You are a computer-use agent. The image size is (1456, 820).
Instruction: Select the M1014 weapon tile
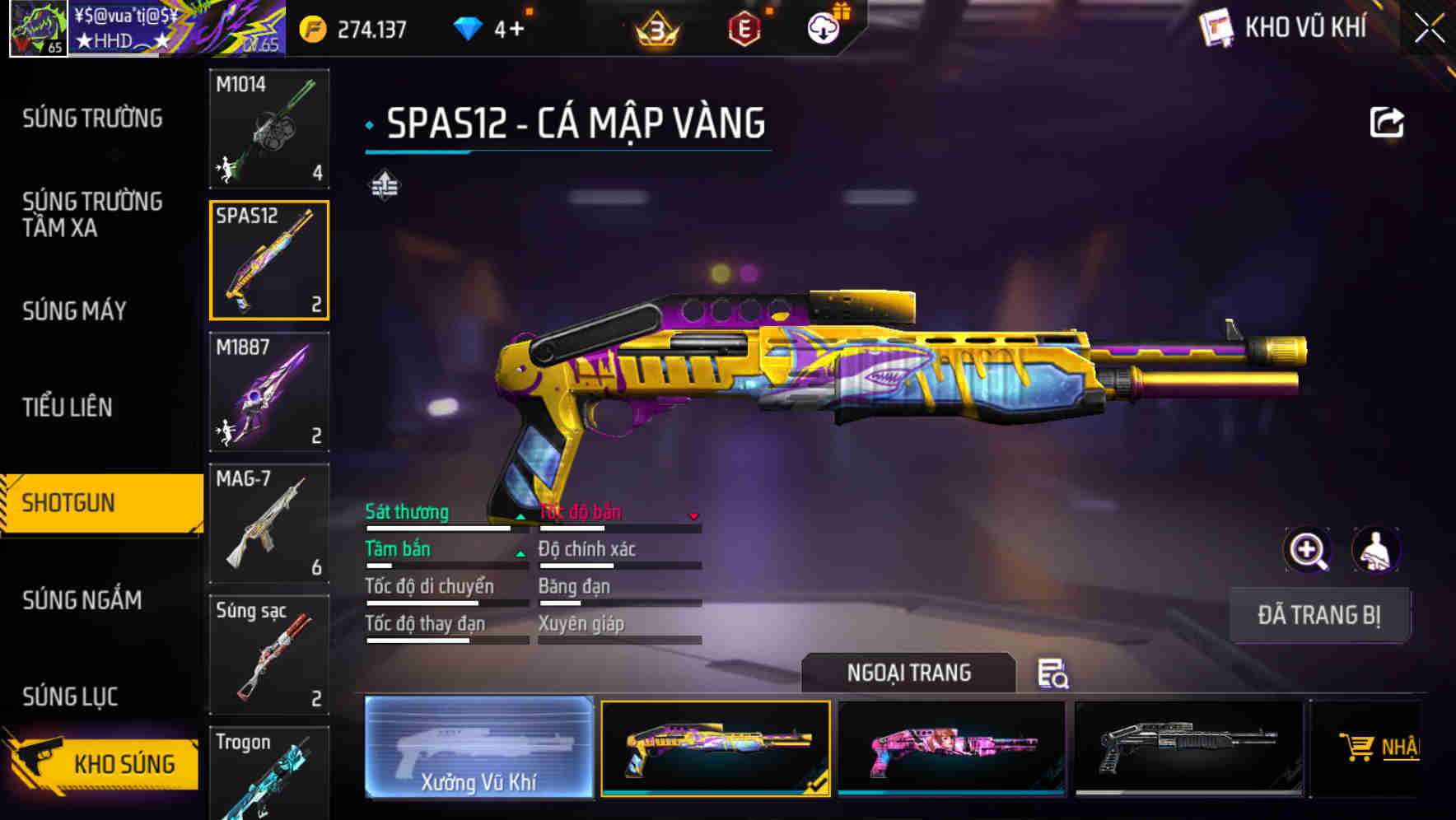click(269, 128)
